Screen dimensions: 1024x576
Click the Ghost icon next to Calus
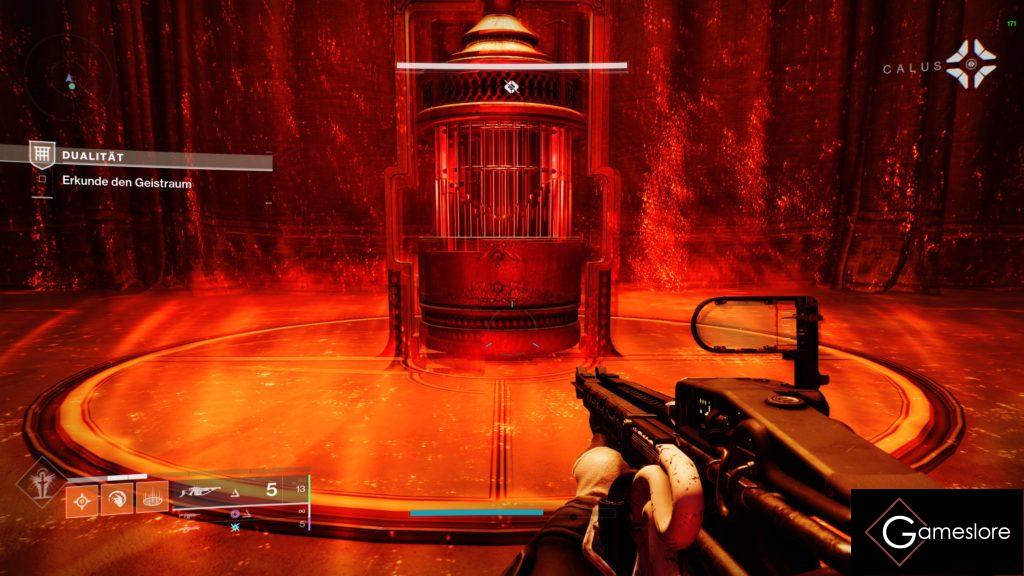(971, 64)
